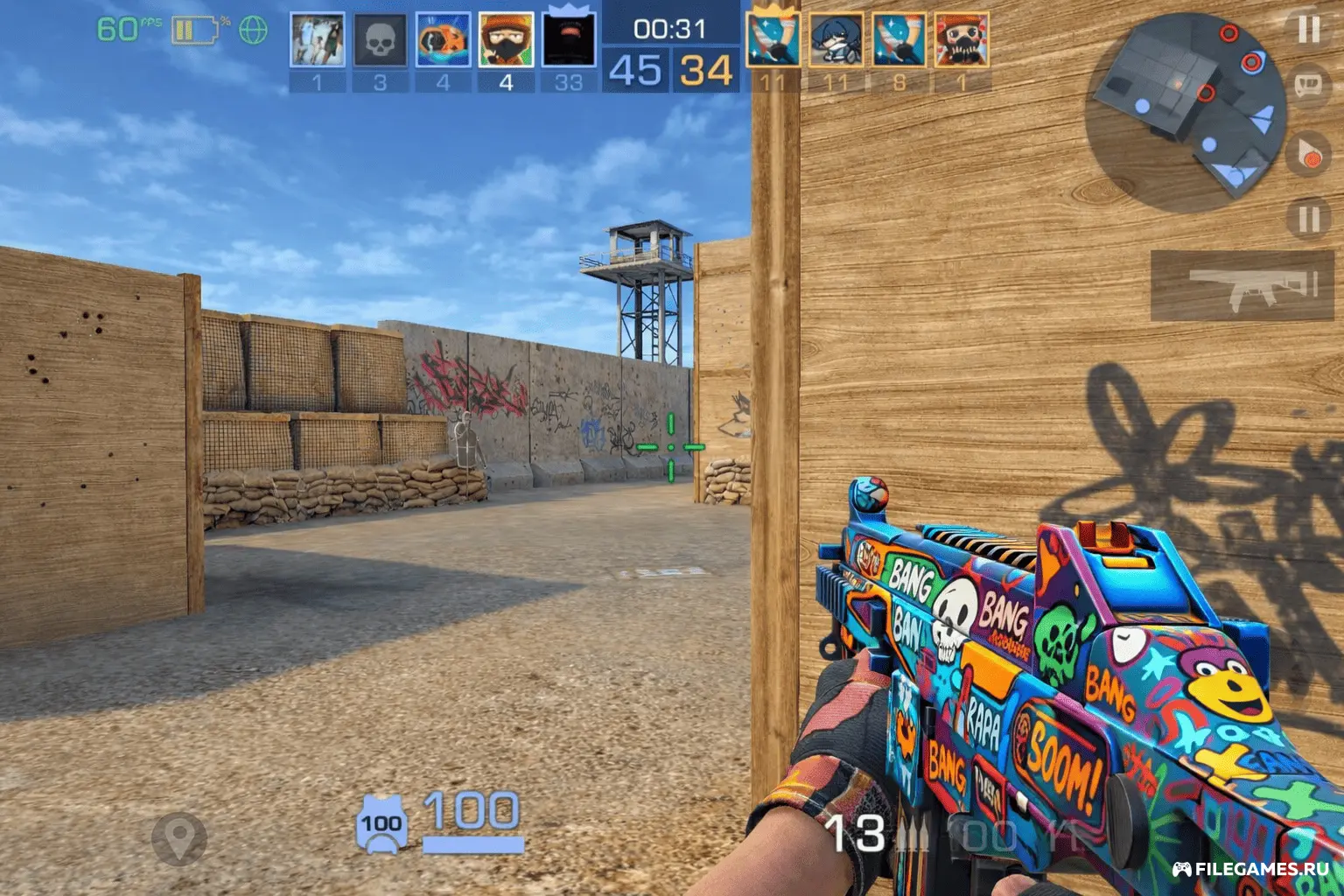Tap the map pin marker button
The width and height of the screenshot is (1344, 896).
coord(179,836)
